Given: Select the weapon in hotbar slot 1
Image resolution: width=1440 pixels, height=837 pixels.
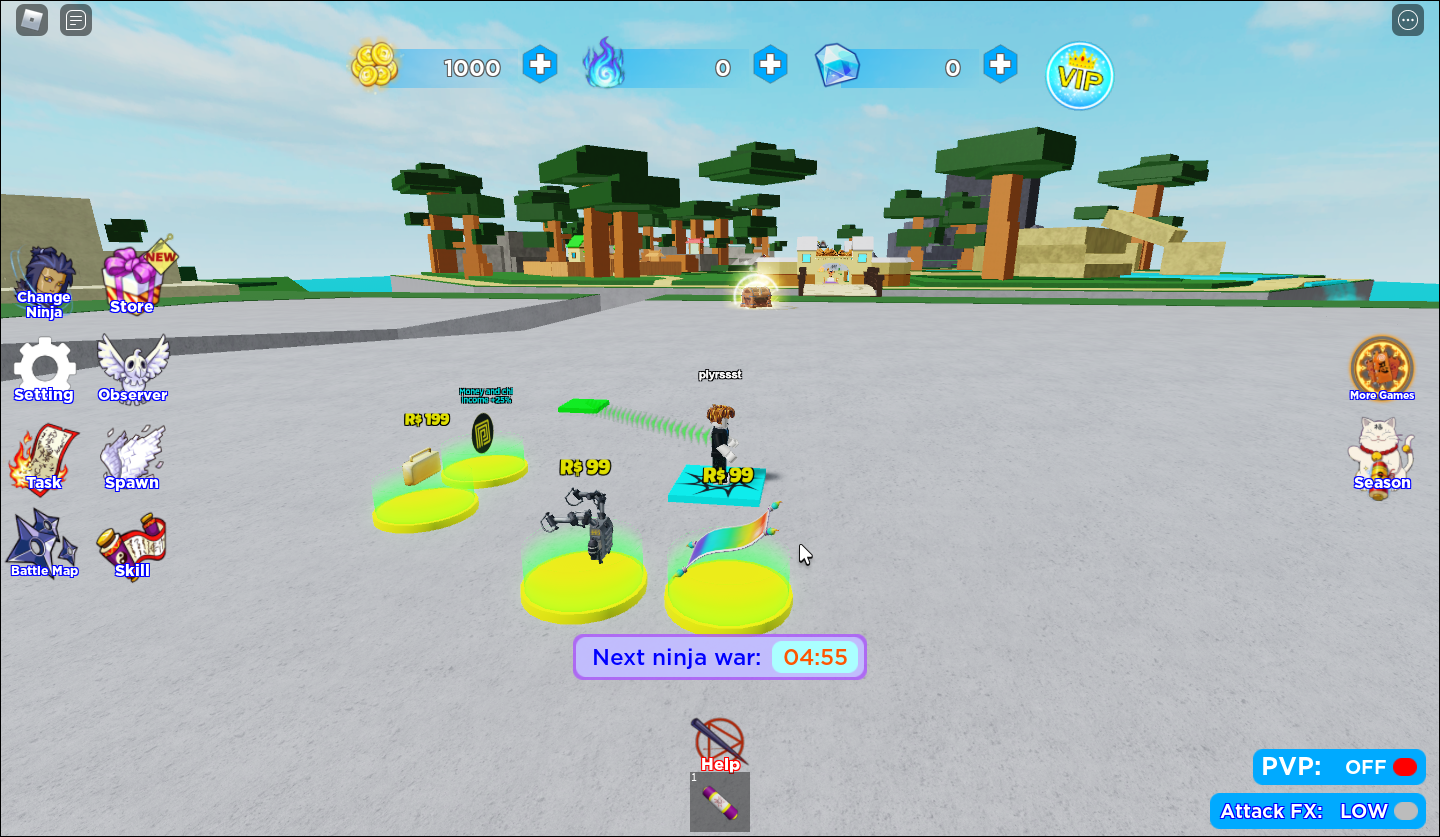Looking at the screenshot, I should coord(719,802).
